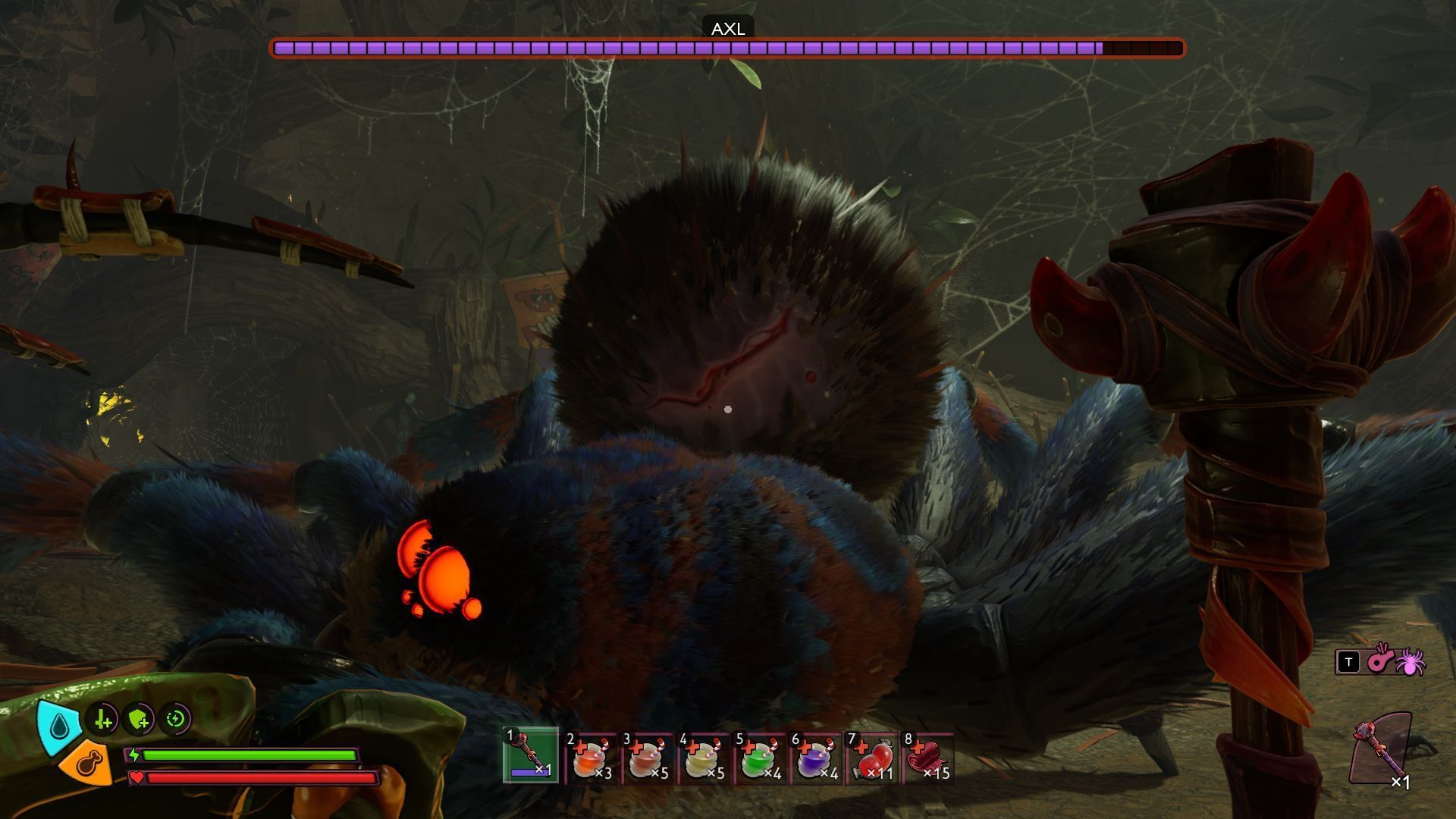Image resolution: width=1456 pixels, height=819 pixels.
Task: Select the club weapon in hotbar slot 1
Action: 531,756
